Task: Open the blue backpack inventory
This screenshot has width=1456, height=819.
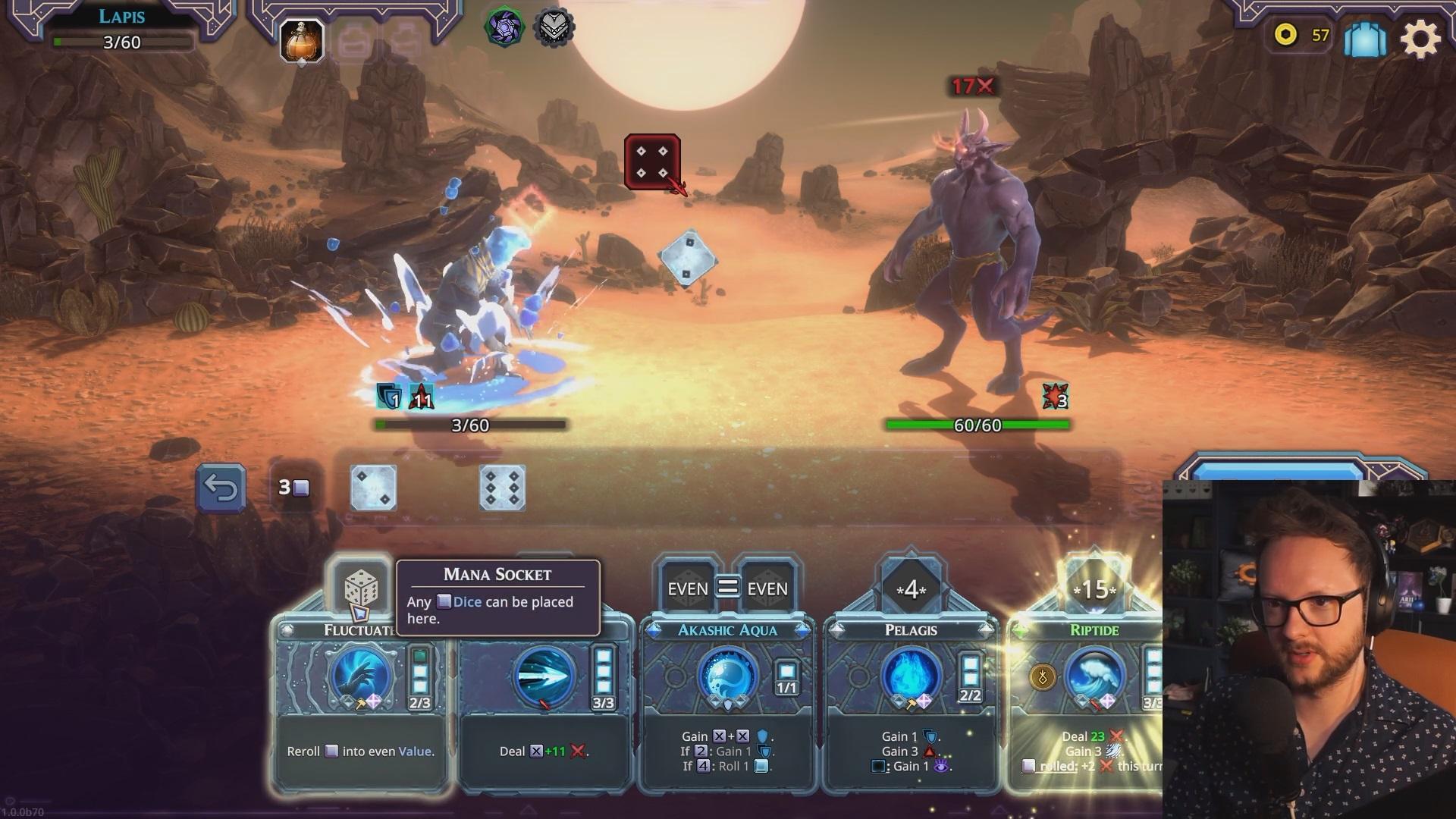Action: [x=1365, y=38]
